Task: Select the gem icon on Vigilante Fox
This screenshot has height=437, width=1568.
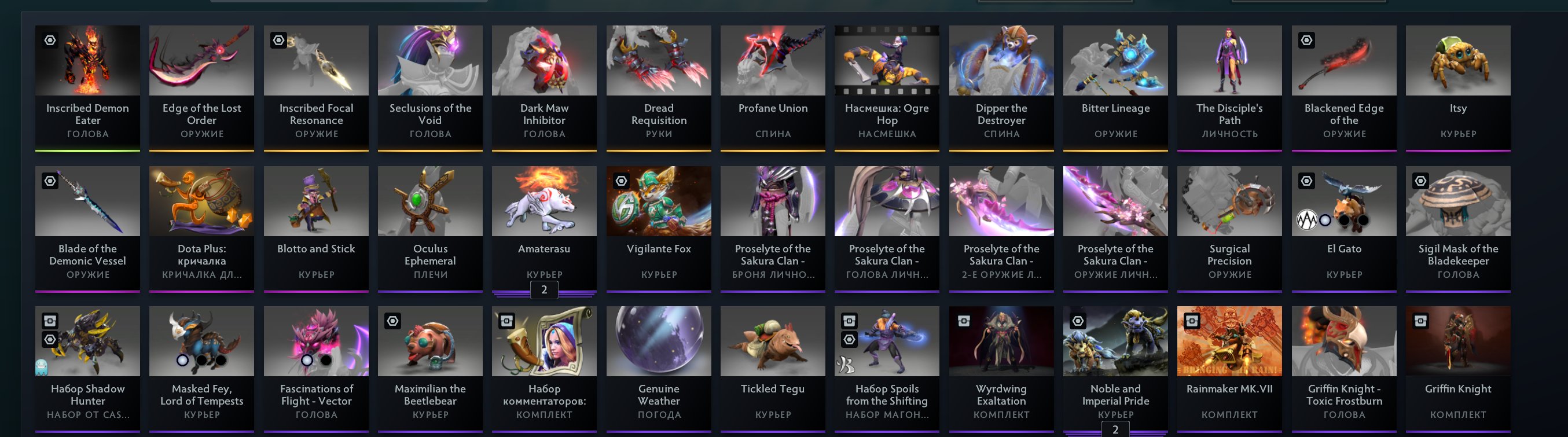Action: 622,181
